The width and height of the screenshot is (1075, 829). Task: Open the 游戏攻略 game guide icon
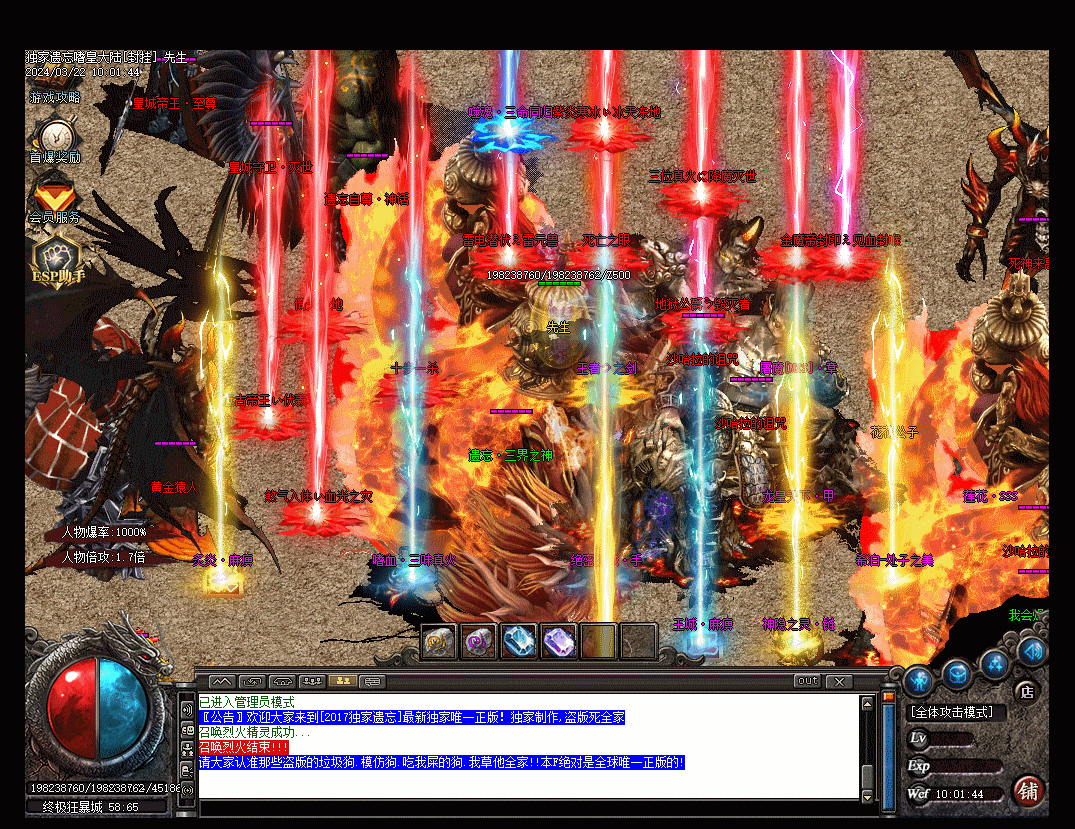click(x=55, y=98)
